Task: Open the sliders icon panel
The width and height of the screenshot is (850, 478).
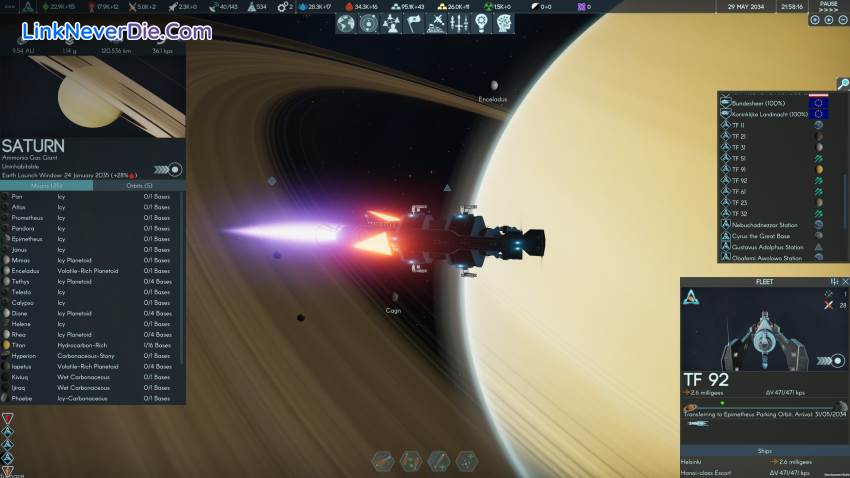Action: (x=458, y=23)
